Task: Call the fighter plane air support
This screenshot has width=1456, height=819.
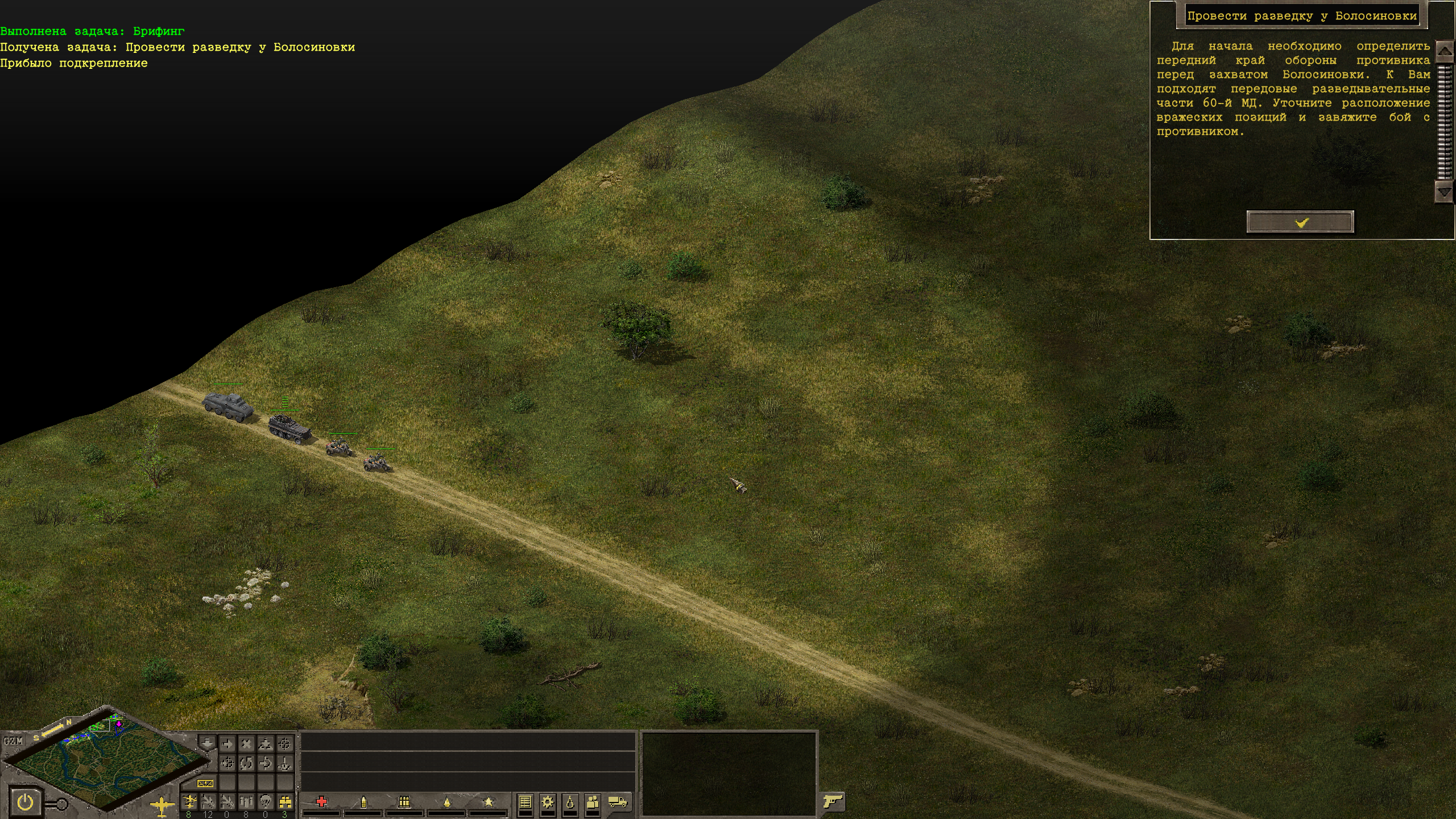Action: point(189,801)
